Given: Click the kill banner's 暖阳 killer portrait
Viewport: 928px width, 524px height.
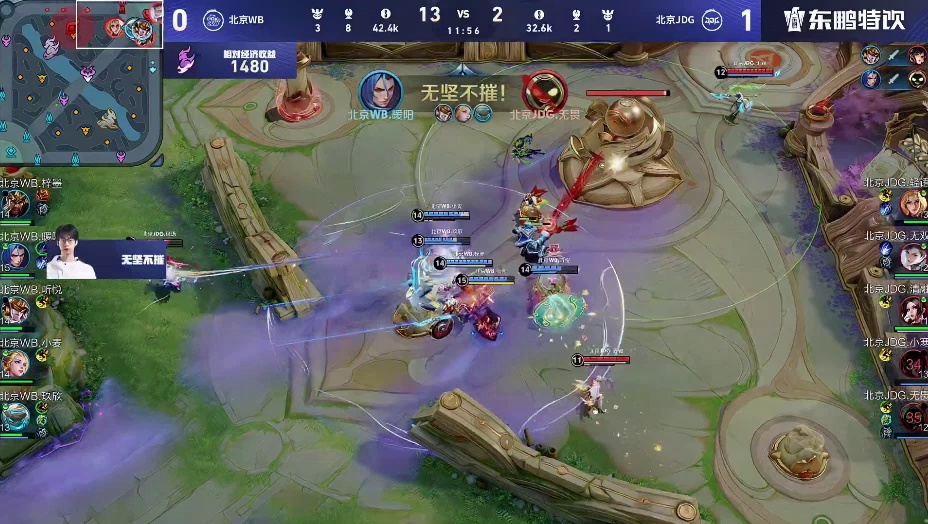Looking at the screenshot, I should [x=380, y=92].
